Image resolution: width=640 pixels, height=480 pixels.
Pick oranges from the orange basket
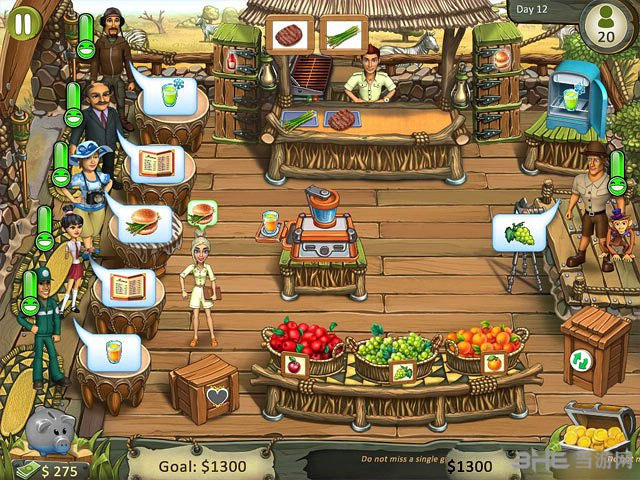click(483, 345)
